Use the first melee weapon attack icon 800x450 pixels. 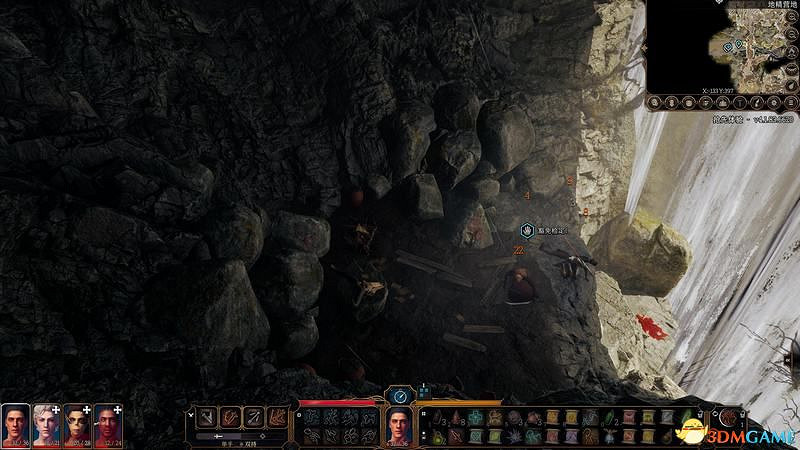point(206,417)
